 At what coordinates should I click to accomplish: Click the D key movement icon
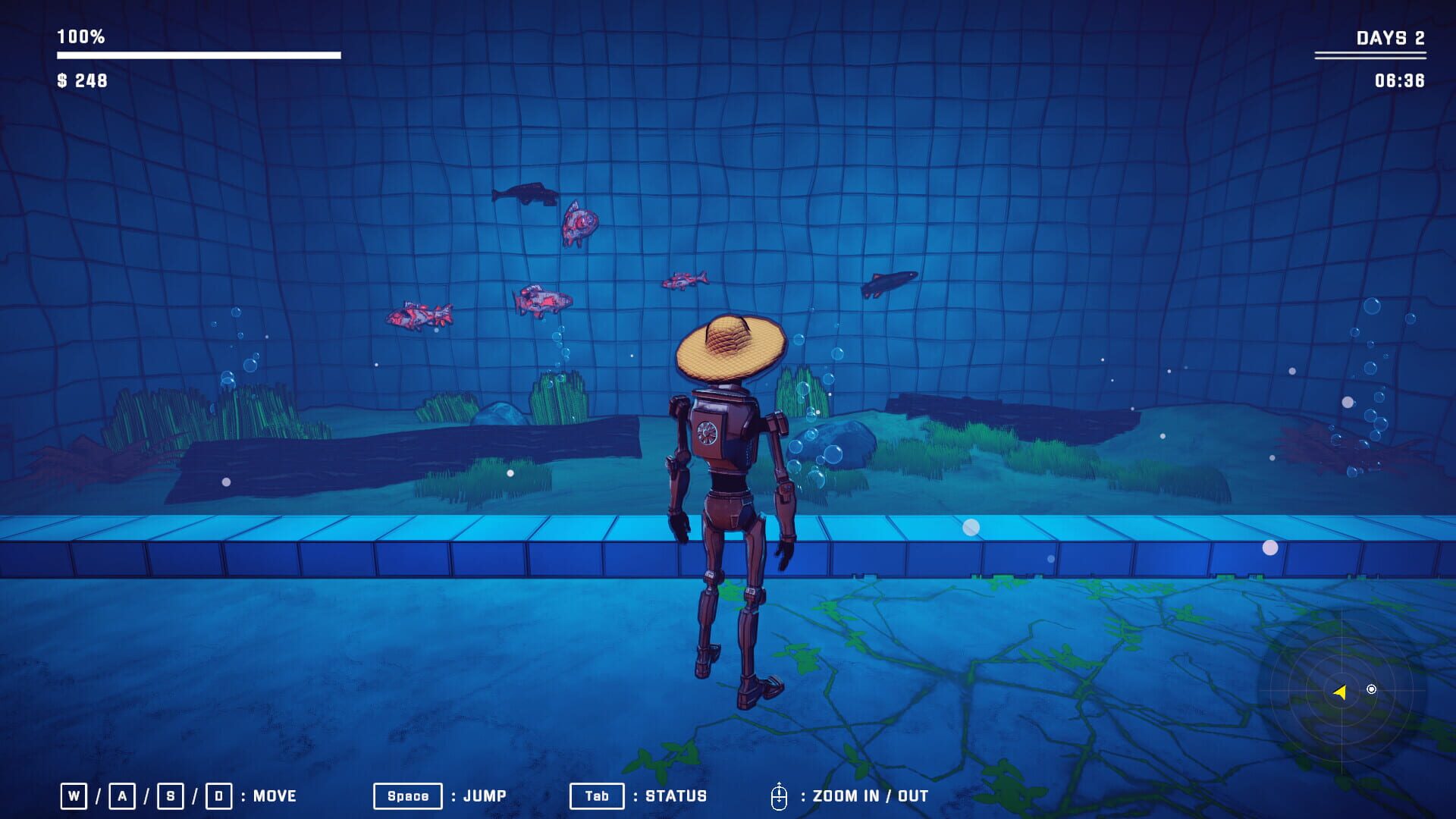220,795
